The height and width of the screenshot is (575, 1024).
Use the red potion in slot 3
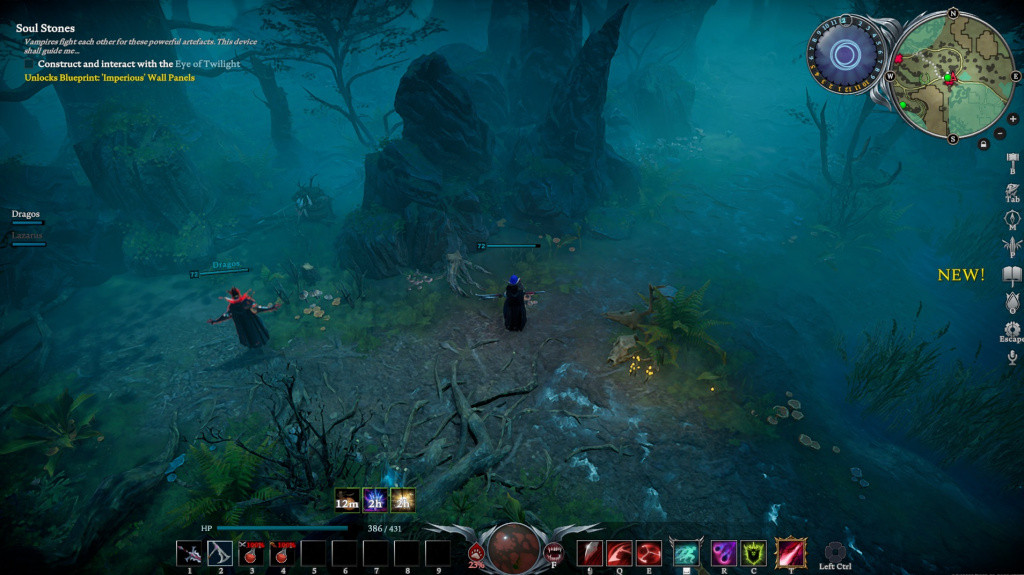coord(251,553)
